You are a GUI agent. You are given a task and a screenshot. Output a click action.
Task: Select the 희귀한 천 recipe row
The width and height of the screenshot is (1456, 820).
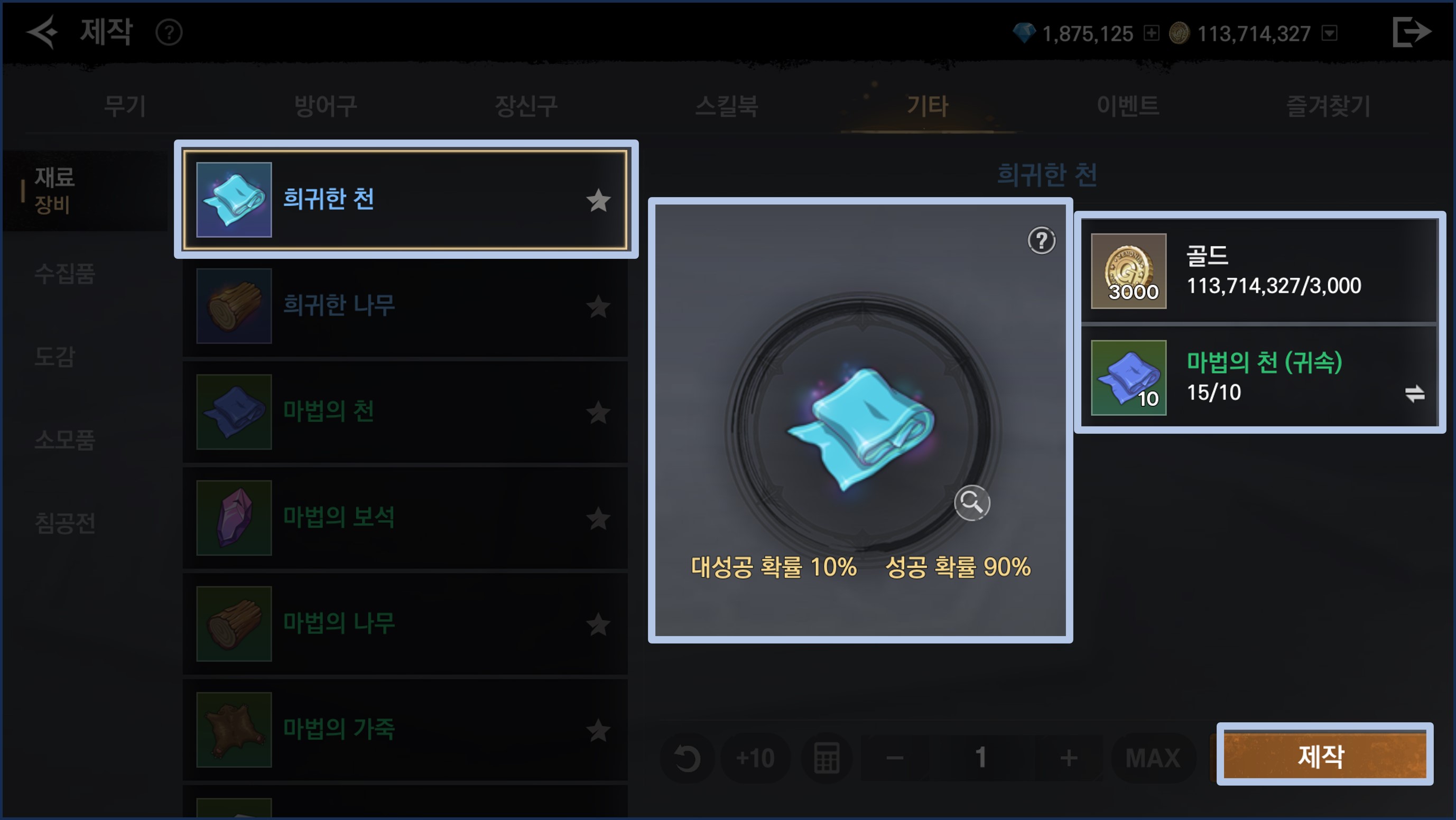pos(405,200)
